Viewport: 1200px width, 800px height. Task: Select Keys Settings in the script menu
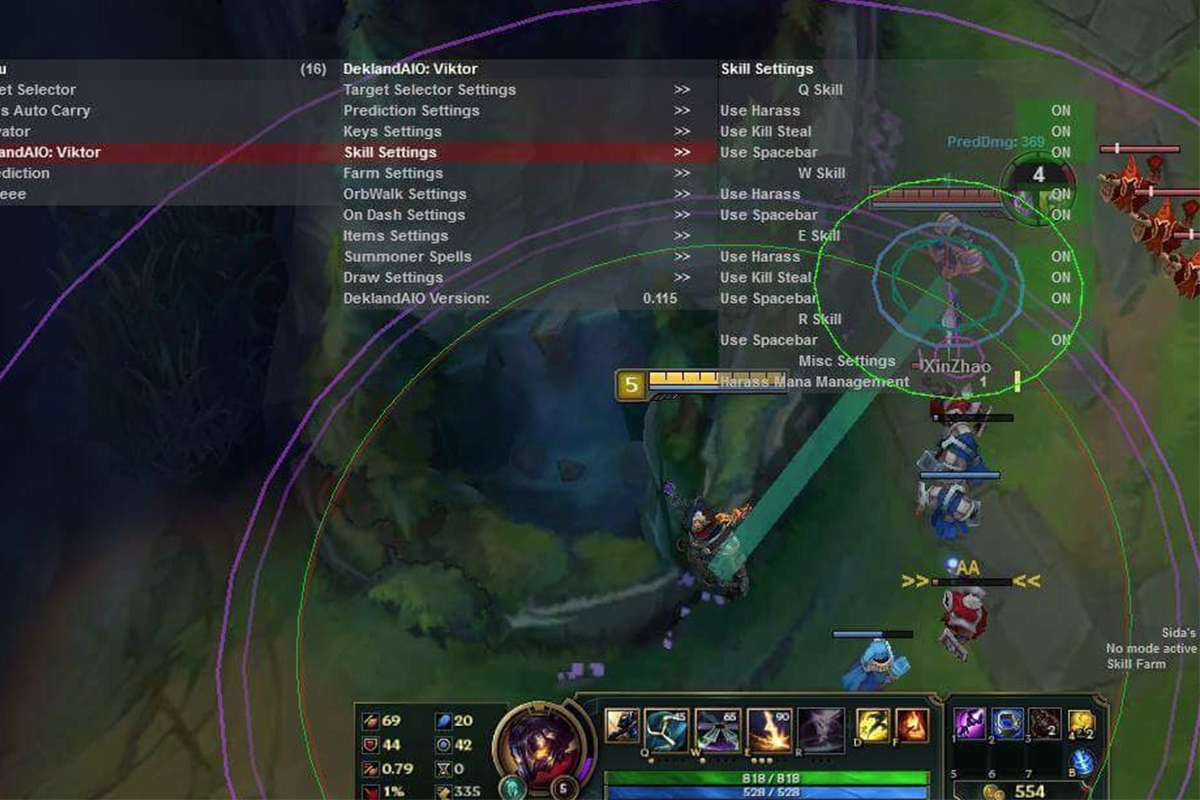coord(392,132)
